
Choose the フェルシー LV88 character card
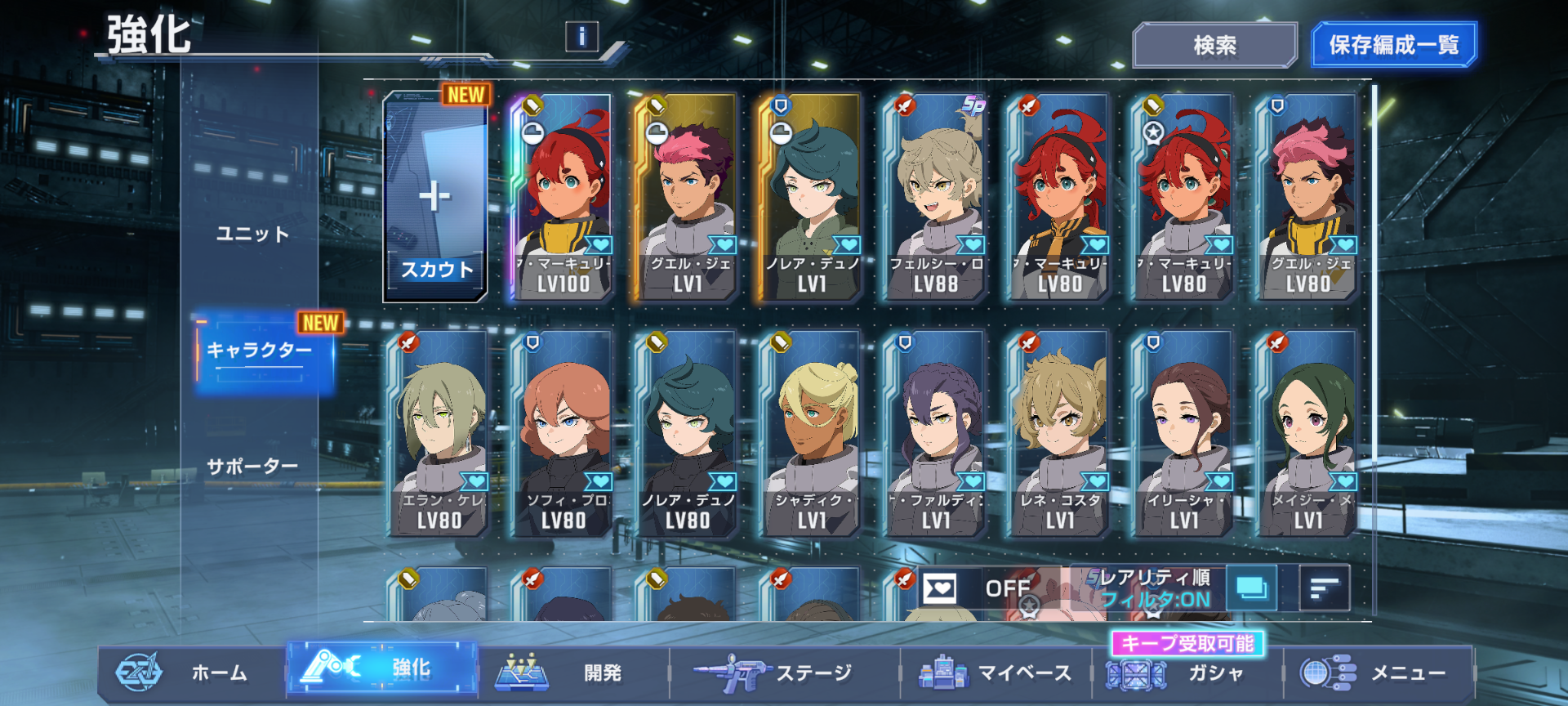pos(934,198)
